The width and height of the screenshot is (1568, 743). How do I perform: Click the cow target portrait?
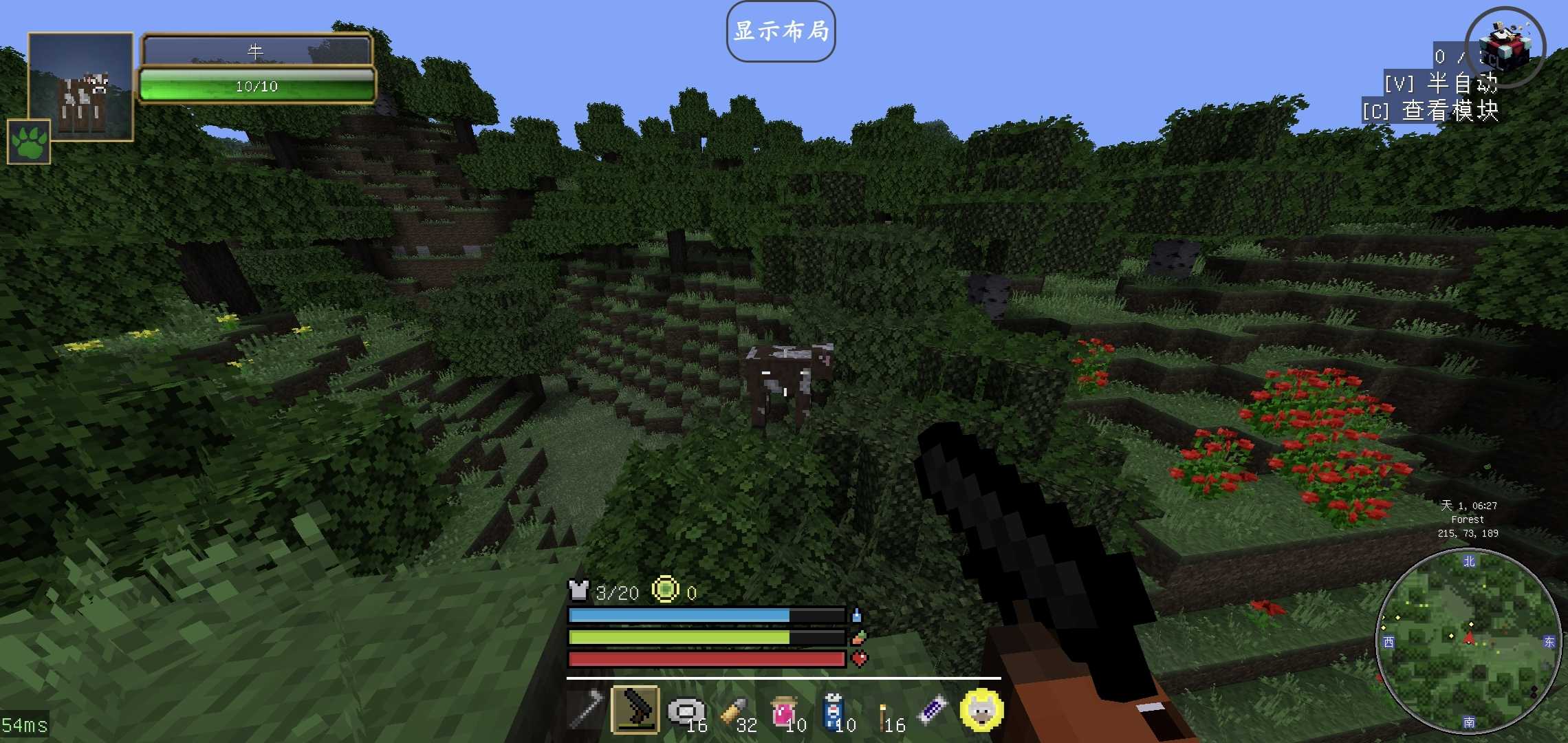80,87
